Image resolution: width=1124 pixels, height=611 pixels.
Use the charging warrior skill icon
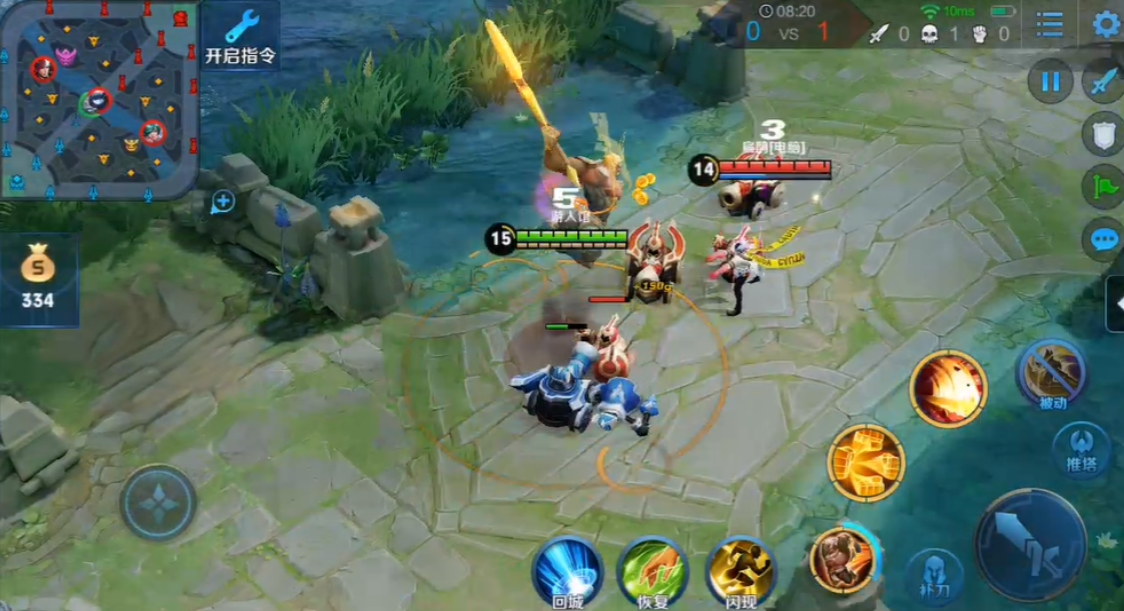(843, 559)
